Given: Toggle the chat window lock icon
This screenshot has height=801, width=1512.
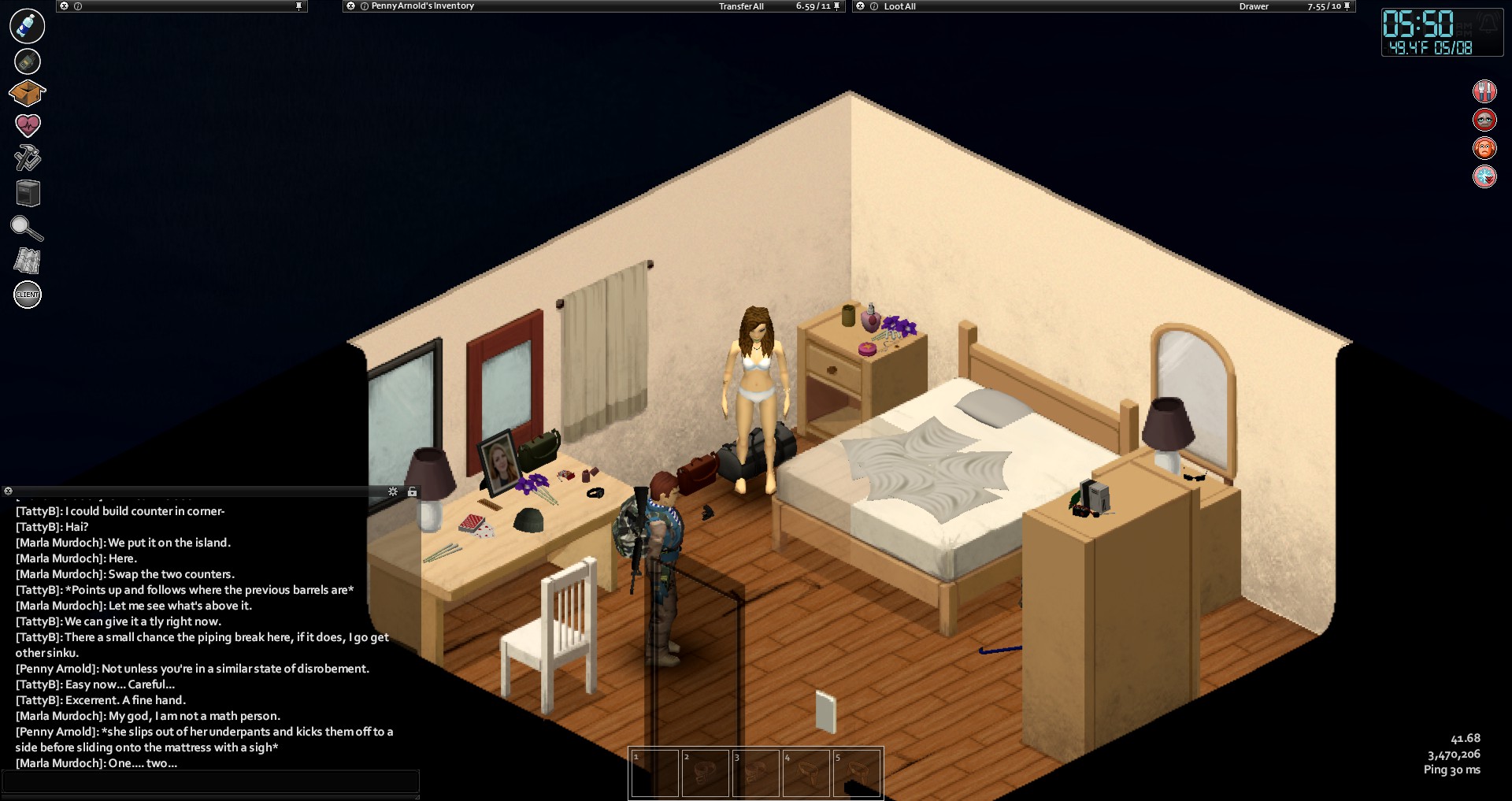Looking at the screenshot, I should tap(412, 491).
